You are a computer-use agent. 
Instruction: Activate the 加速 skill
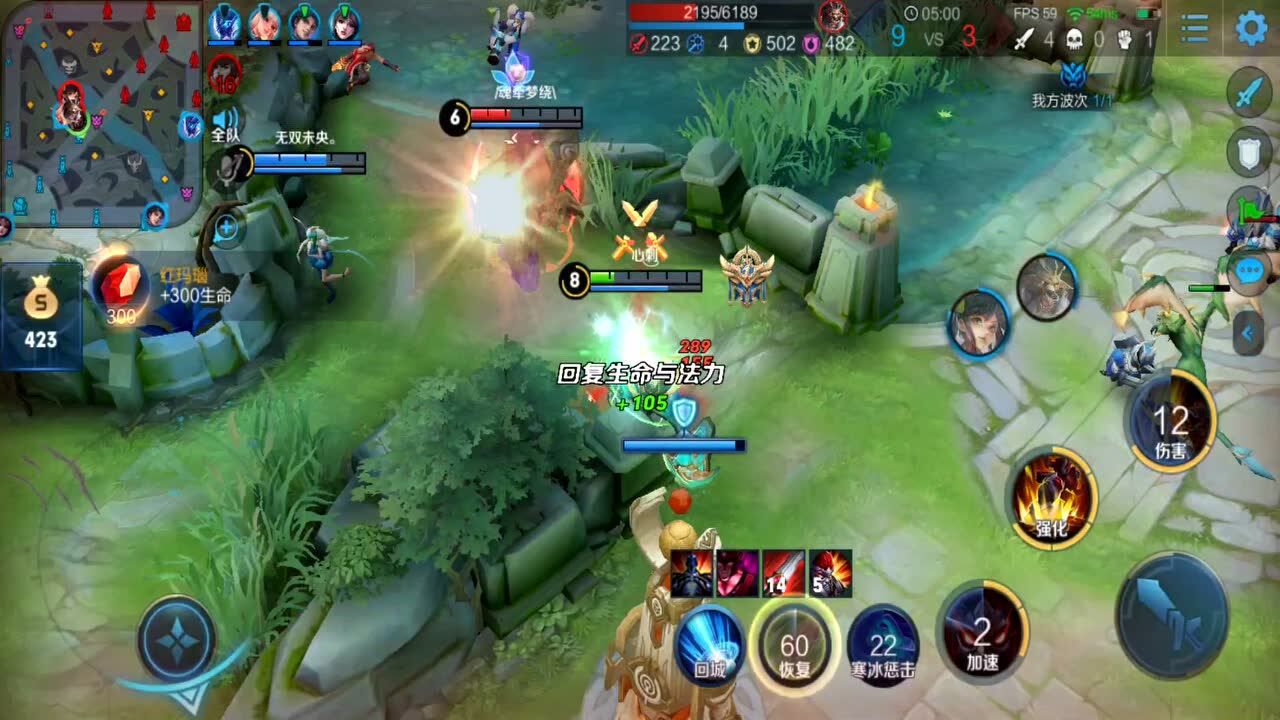pos(983,633)
